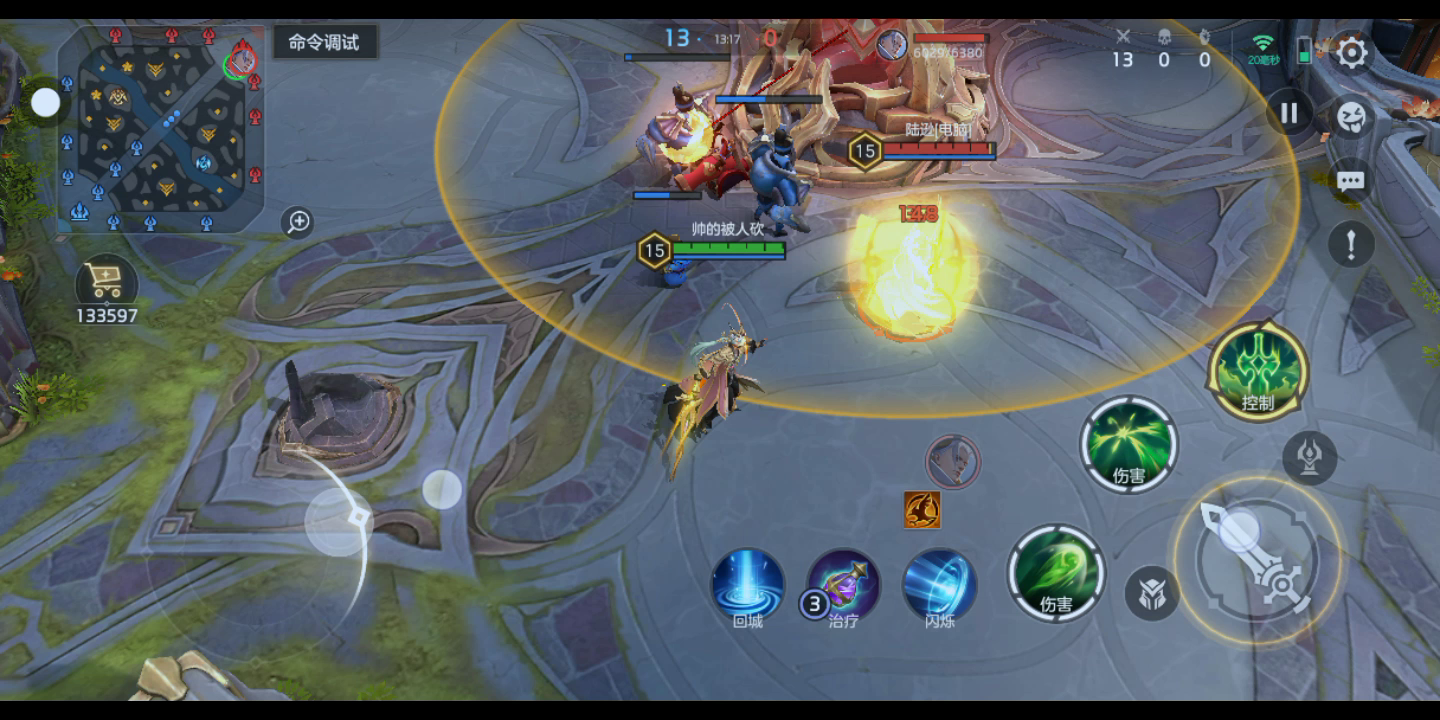
Task: Tap the tower-attack button
Action: [1309, 457]
